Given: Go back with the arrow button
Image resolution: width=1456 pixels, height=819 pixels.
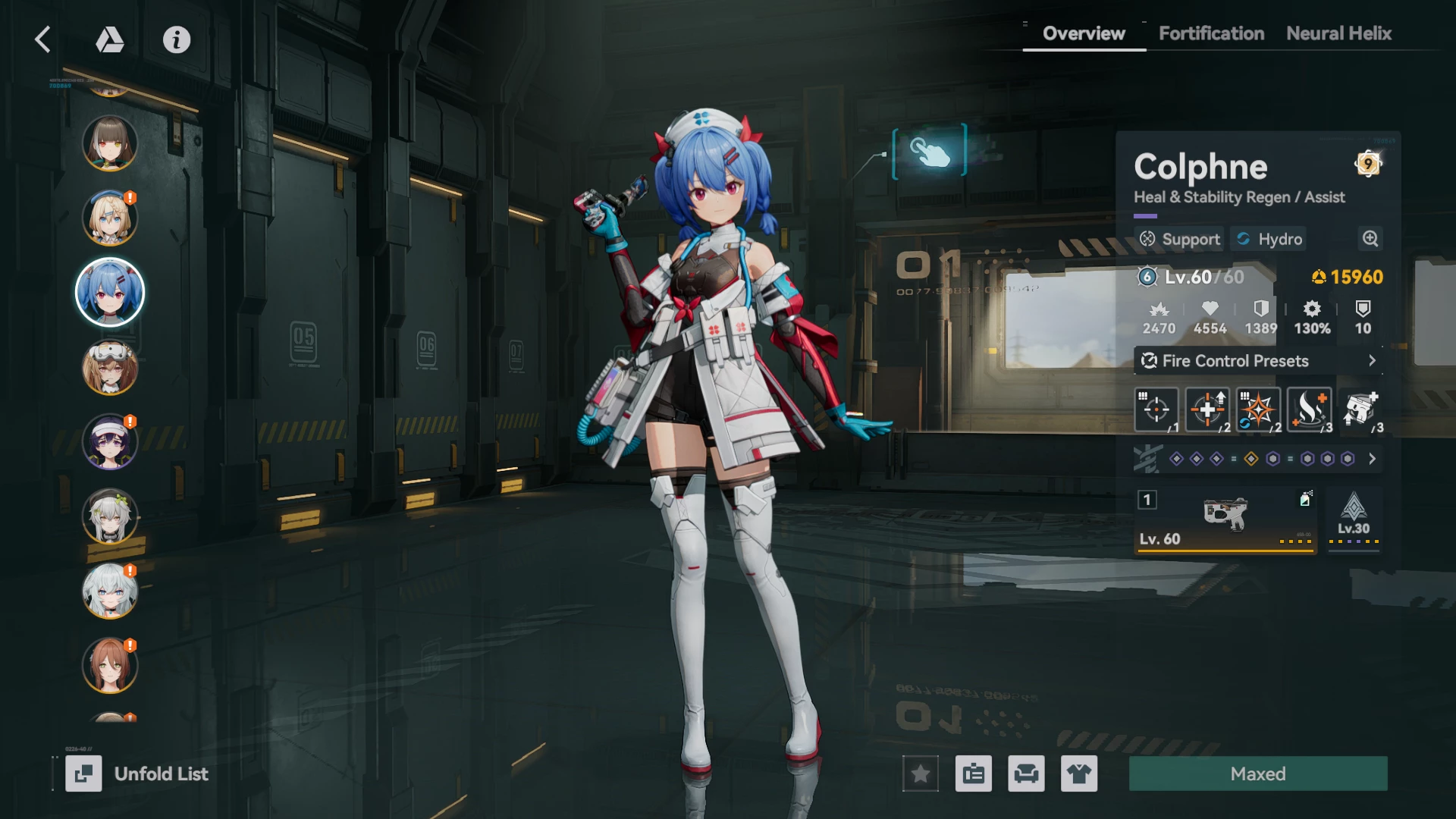Looking at the screenshot, I should tap(43, 39).
